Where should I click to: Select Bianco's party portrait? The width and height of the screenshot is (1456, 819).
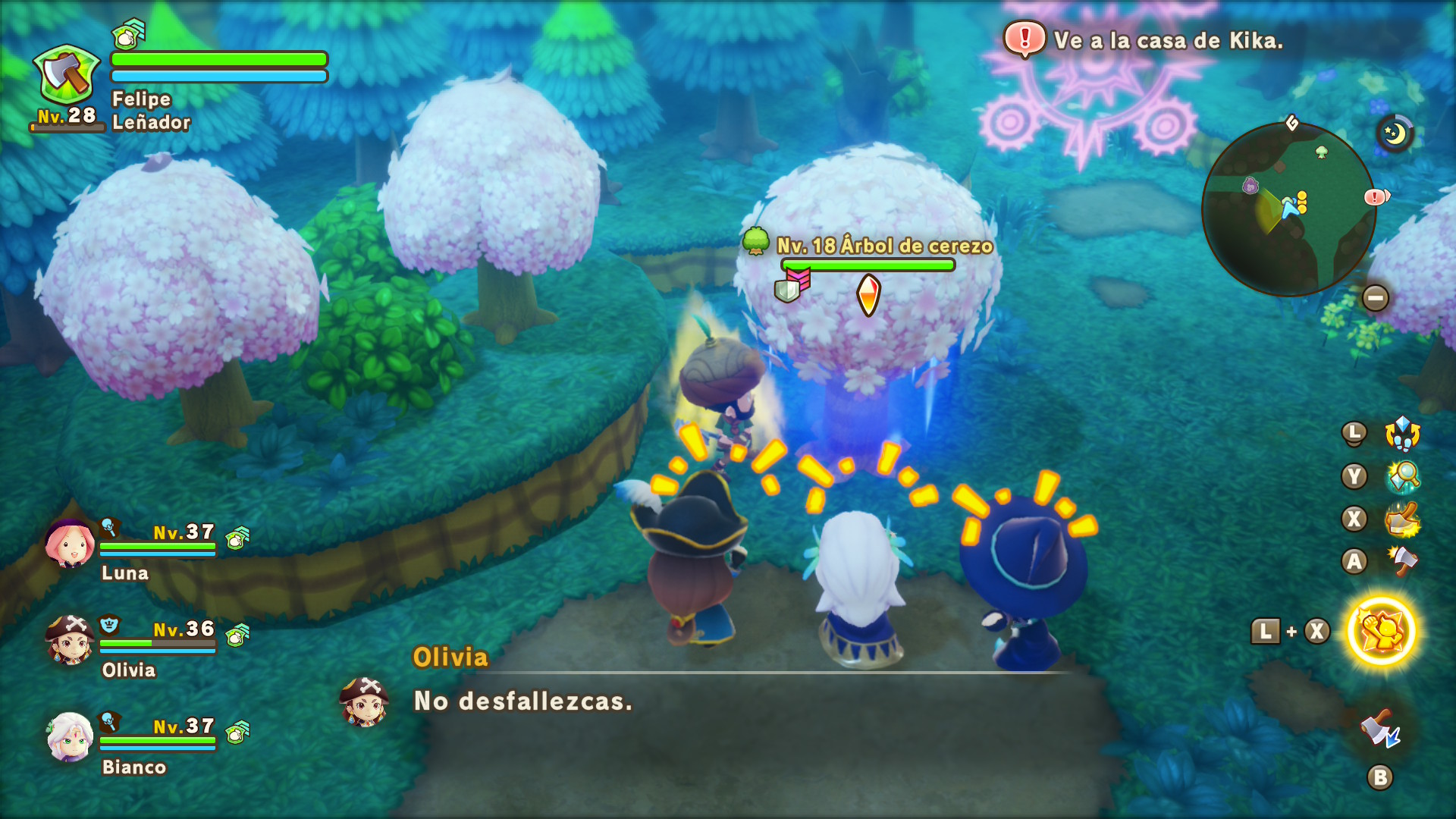(x=69, y=736)
